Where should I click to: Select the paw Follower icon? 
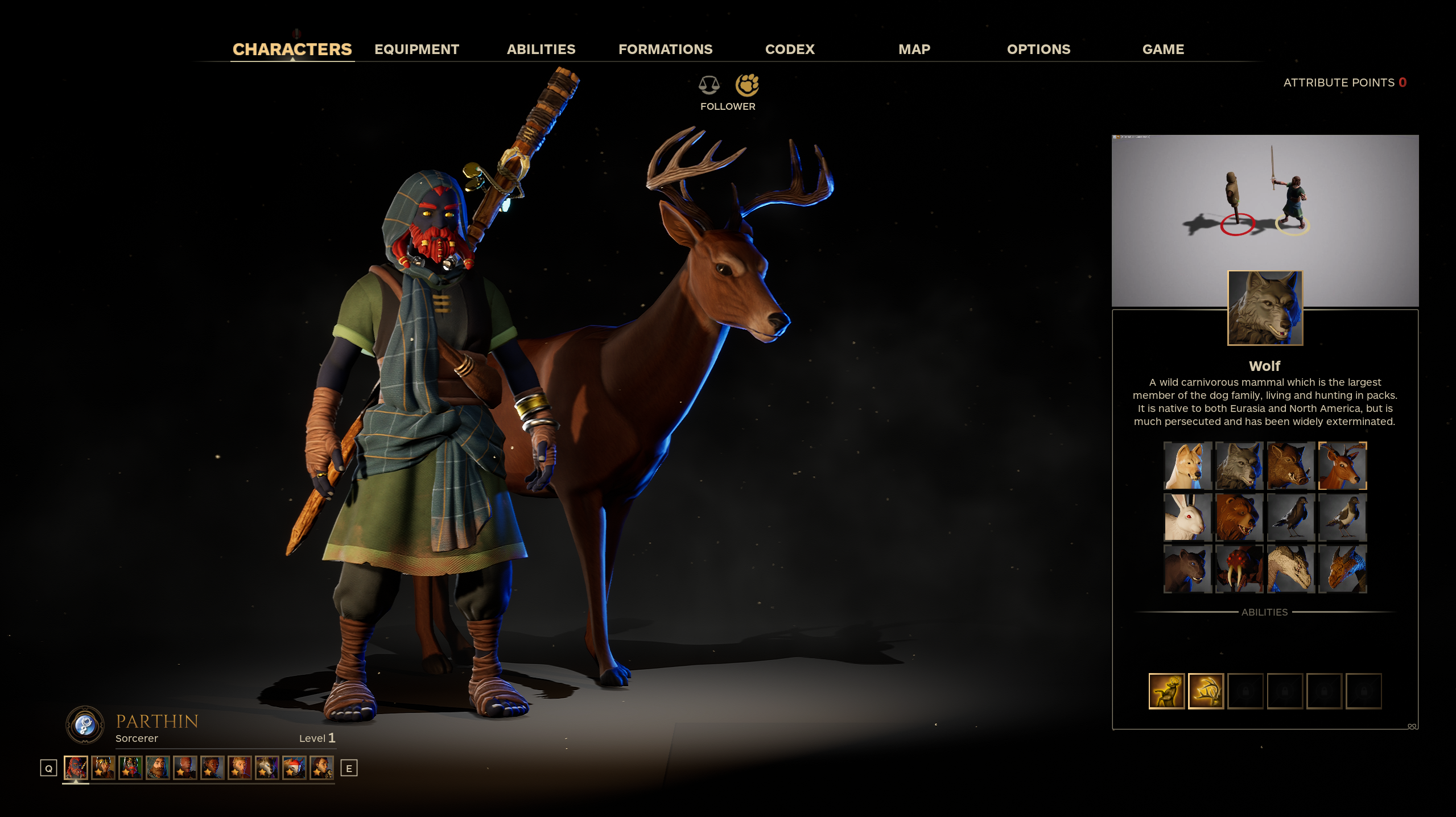(748, 85)
